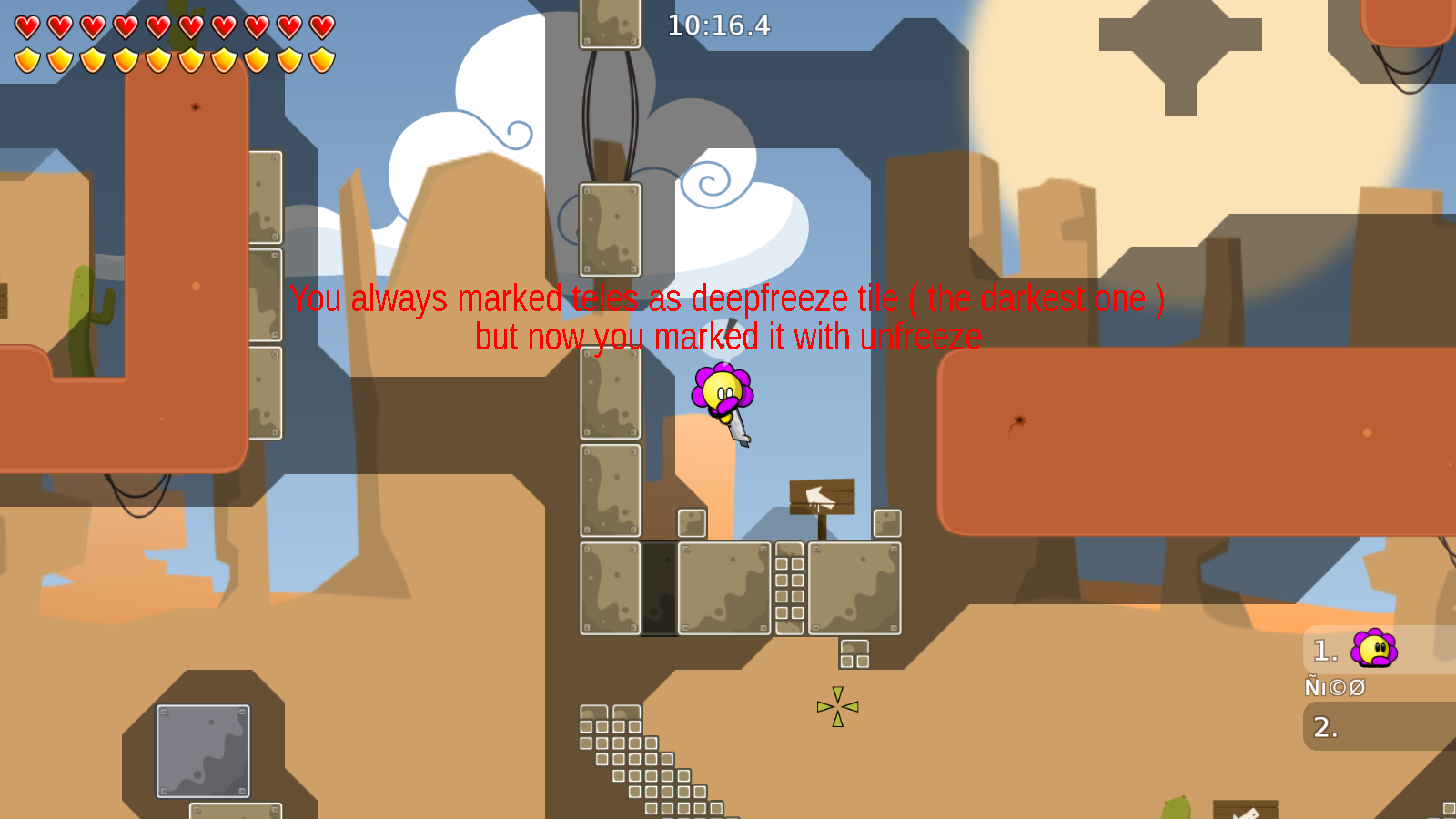
Task: Toggle the dark deepfreeze tile next to the column
Action: coord(659,587)
